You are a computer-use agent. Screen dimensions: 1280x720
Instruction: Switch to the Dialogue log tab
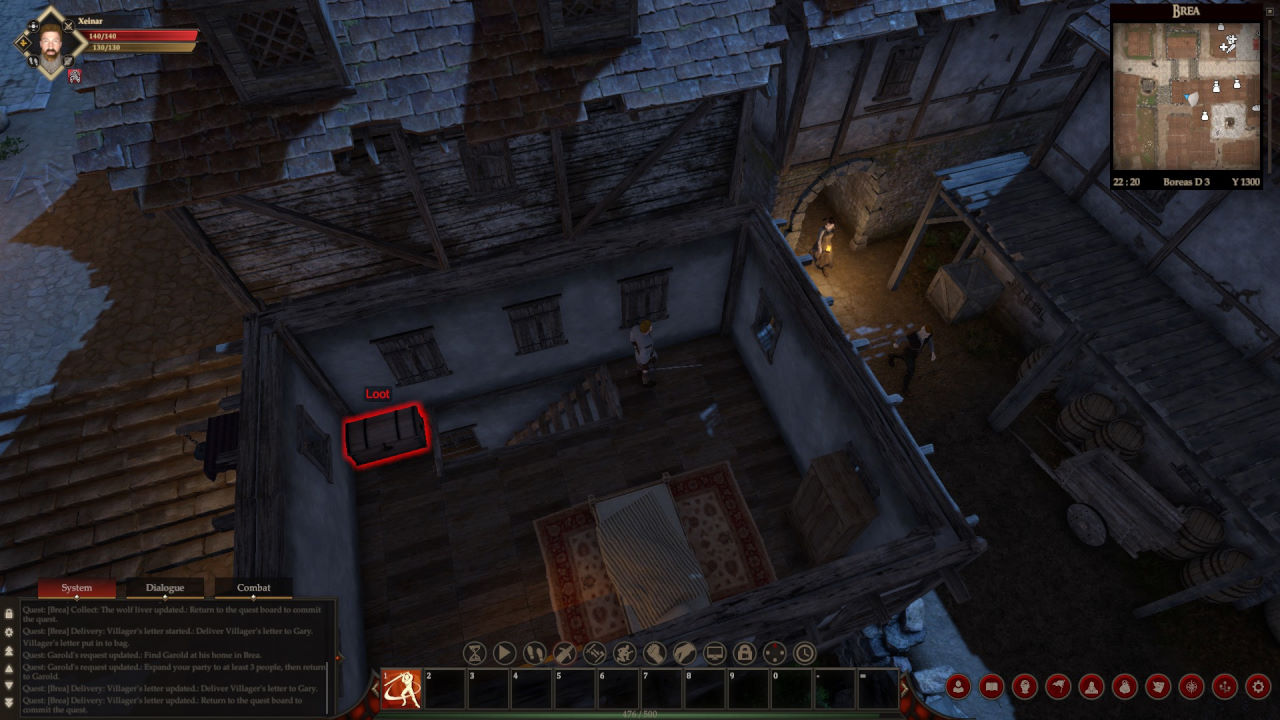165,588
